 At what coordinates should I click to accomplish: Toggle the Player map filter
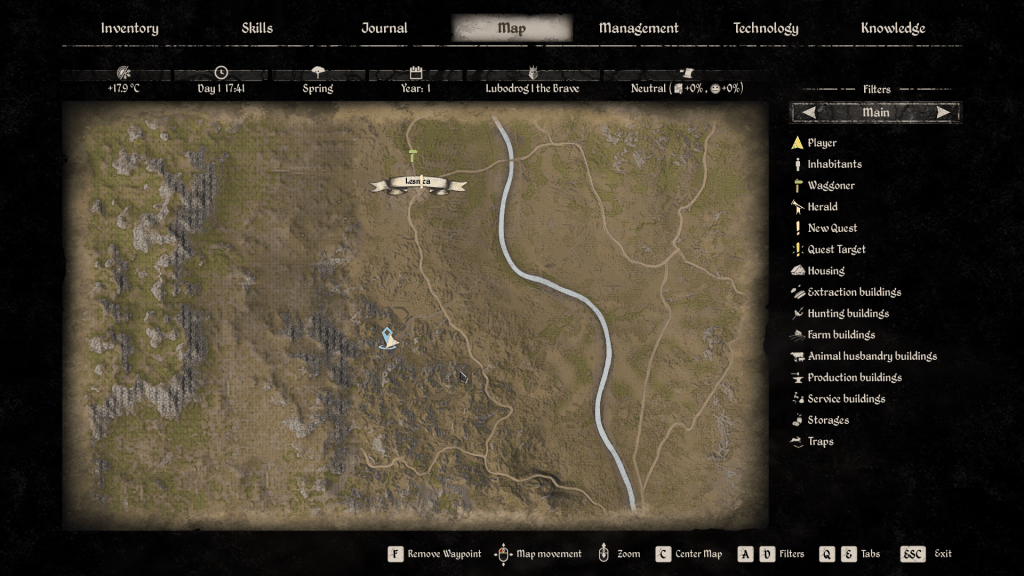click(822, 143)
